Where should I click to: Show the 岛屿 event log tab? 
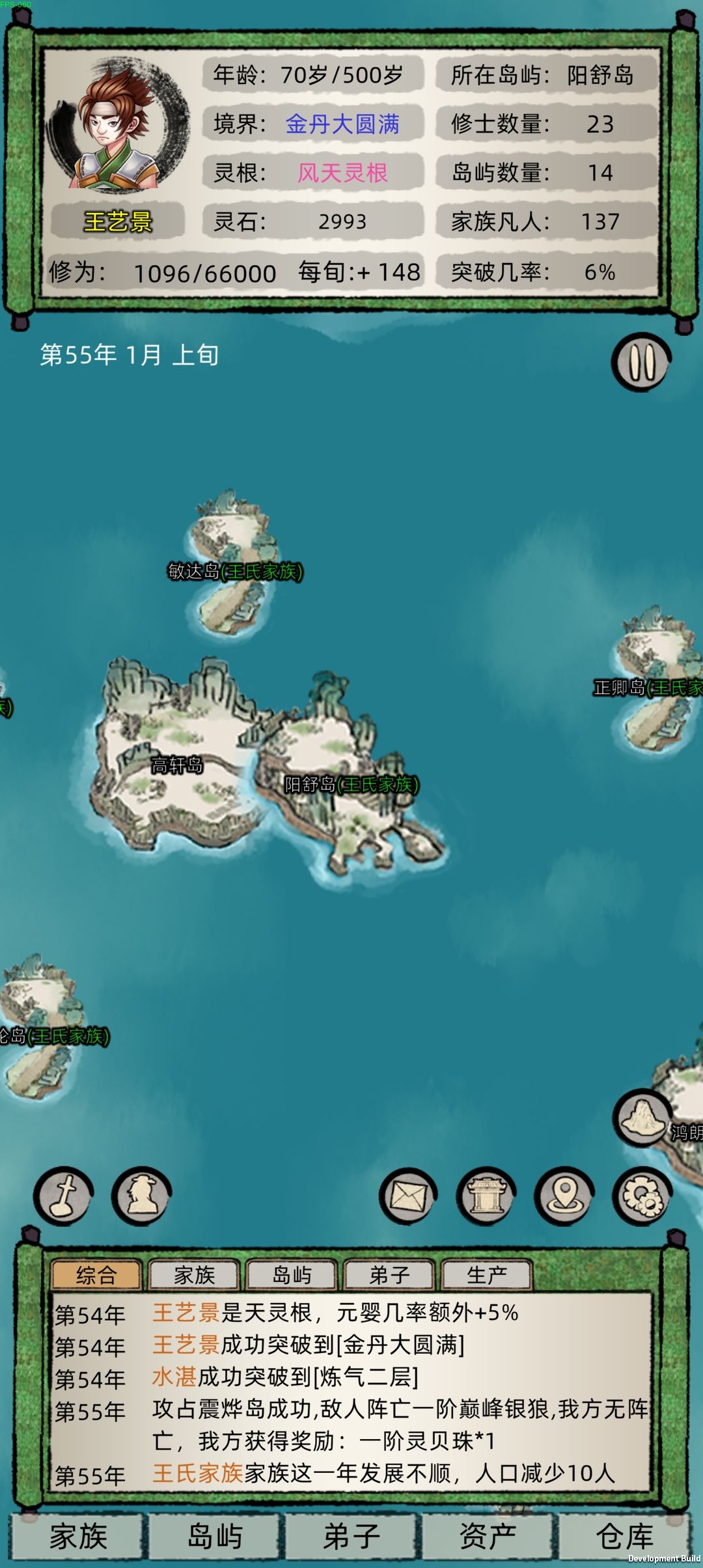pos(292,1275)
